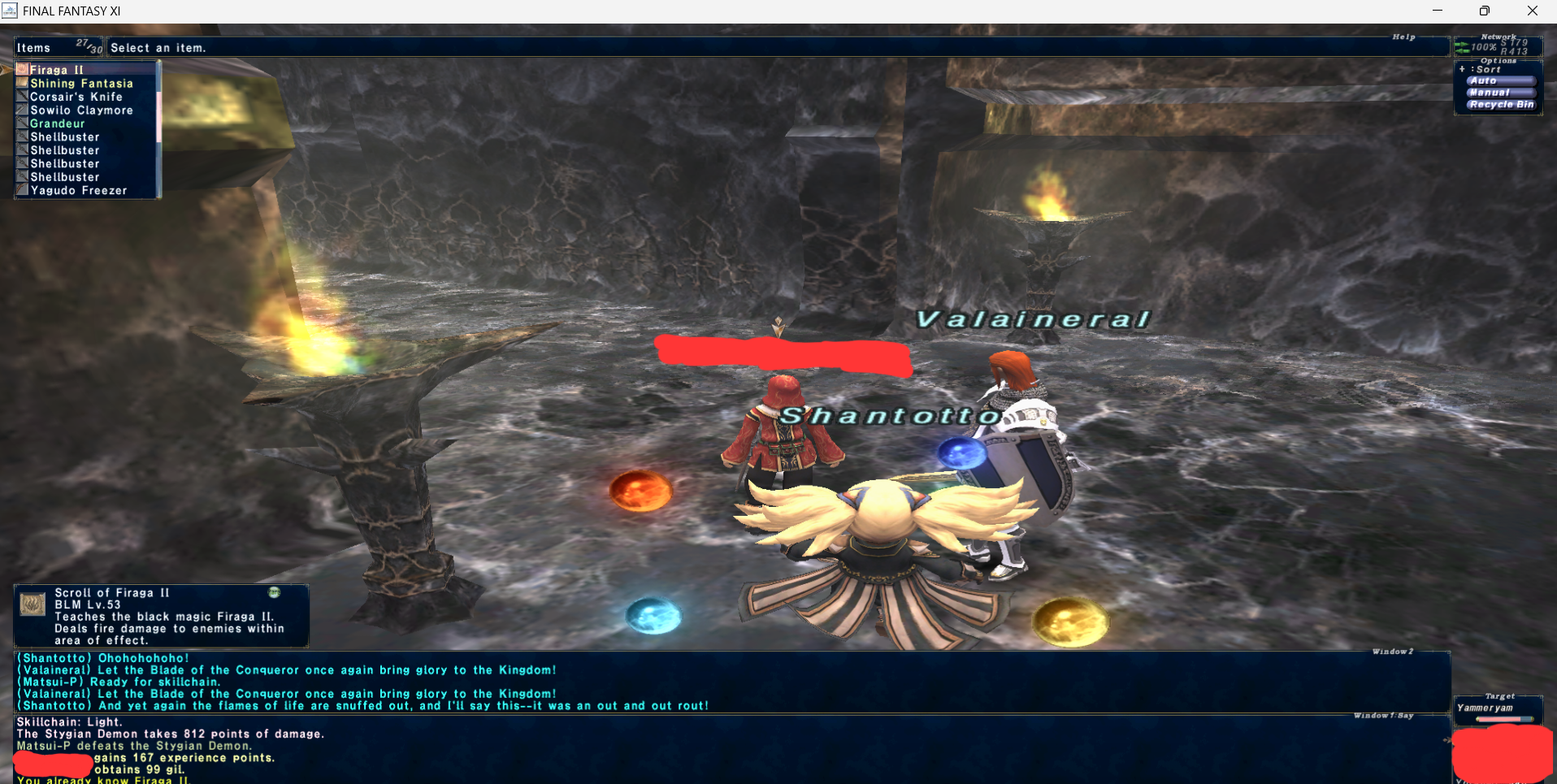Sort items with the Auto button
The width and height of the screenshot is (1557, 784).
tap(1500, 81)
